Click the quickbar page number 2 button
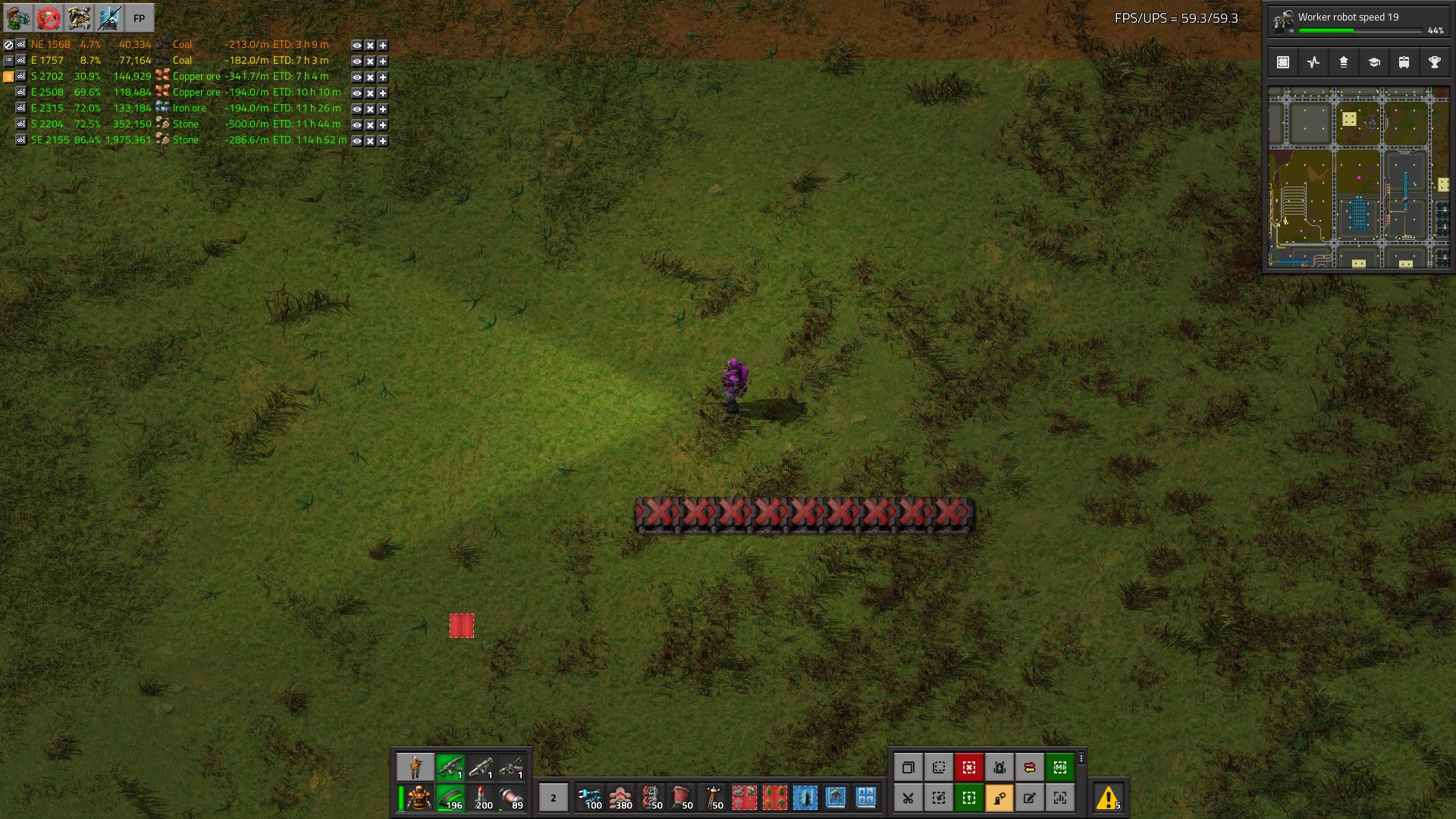This screenshot has width=1456, height=819. point(553,798)
